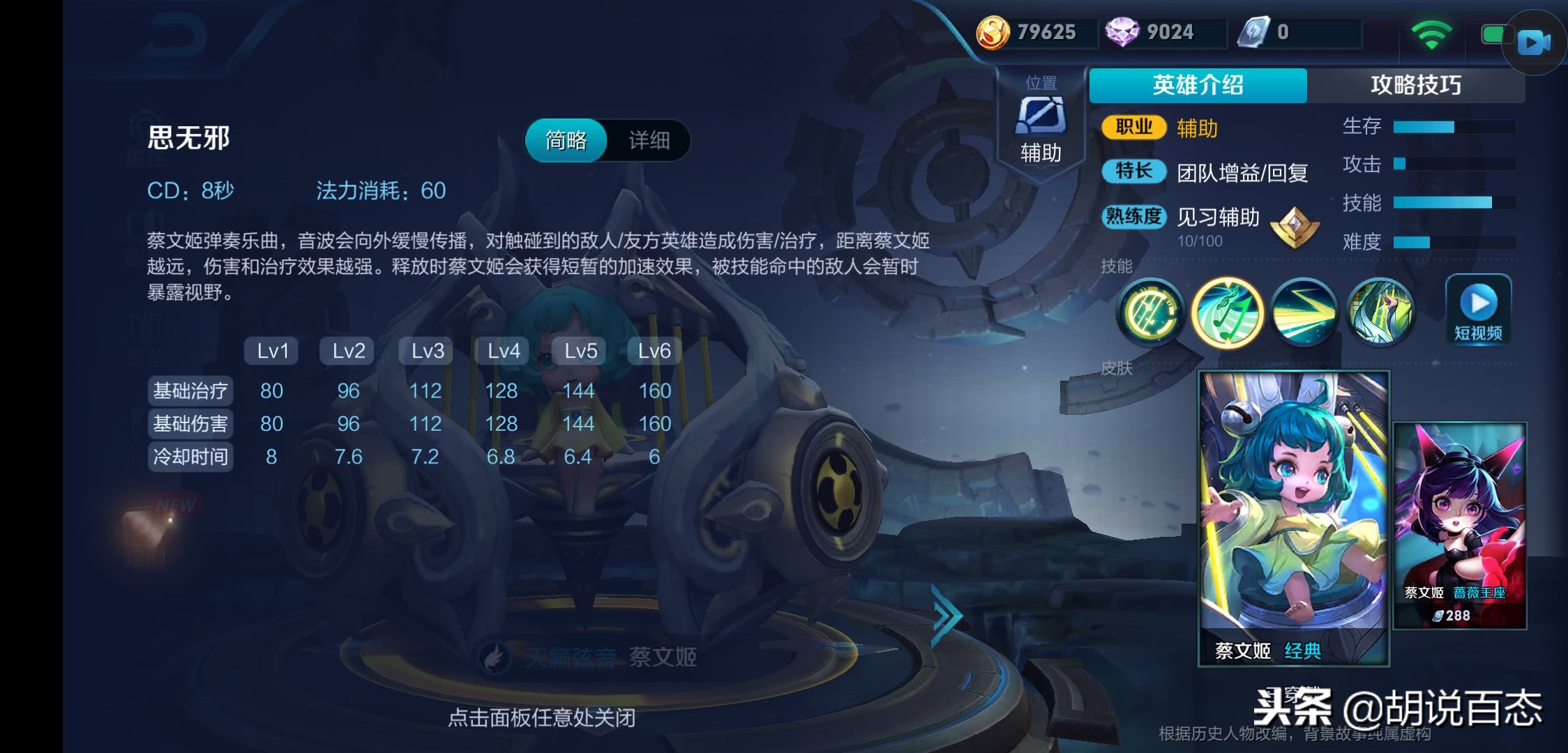
Task: Select the 简略 brief view option
Action: point(566,141)
